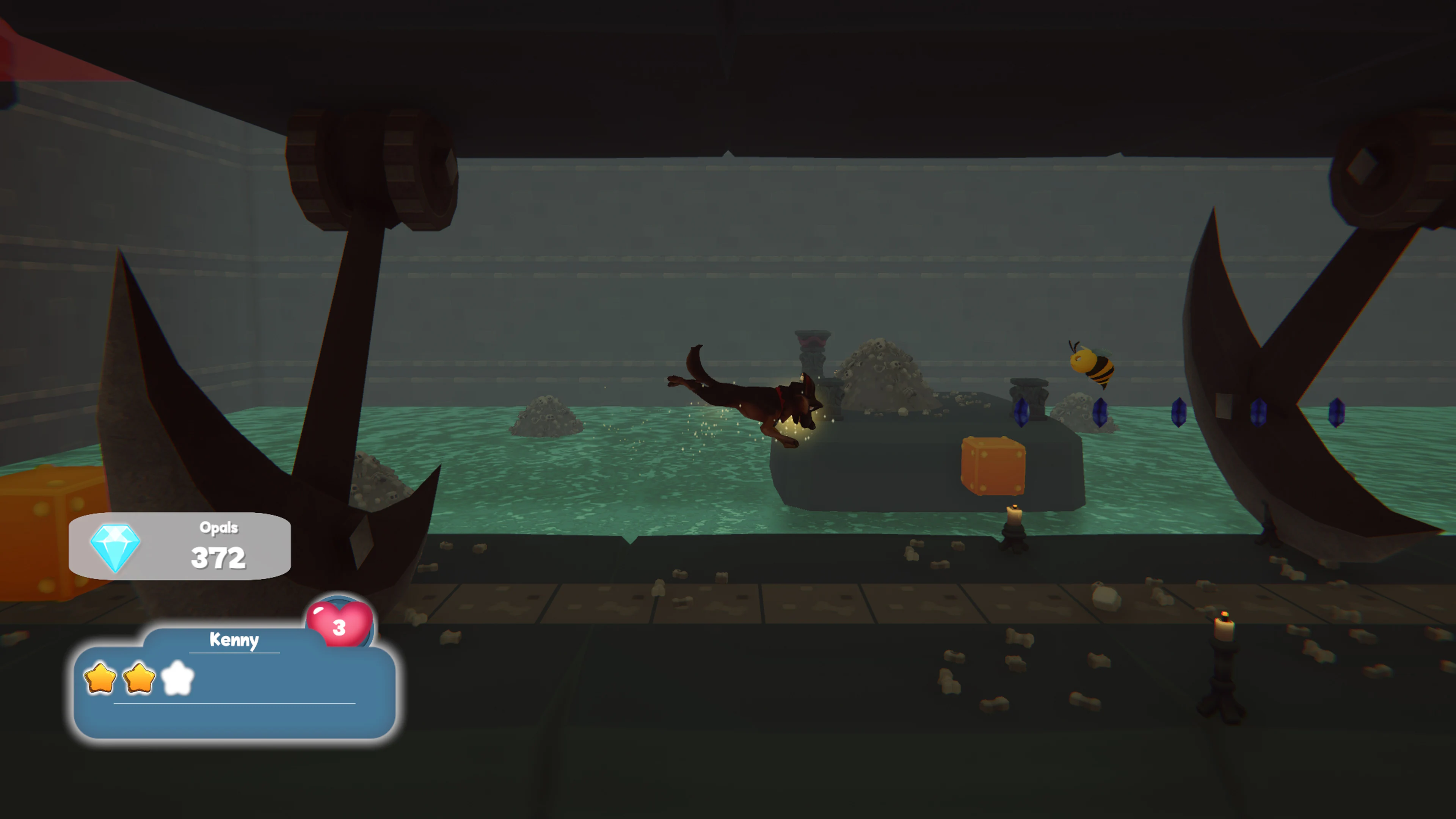Click the stone pillar behind the dog
This screenshot has width=1456, height=819.
(812, 356)
